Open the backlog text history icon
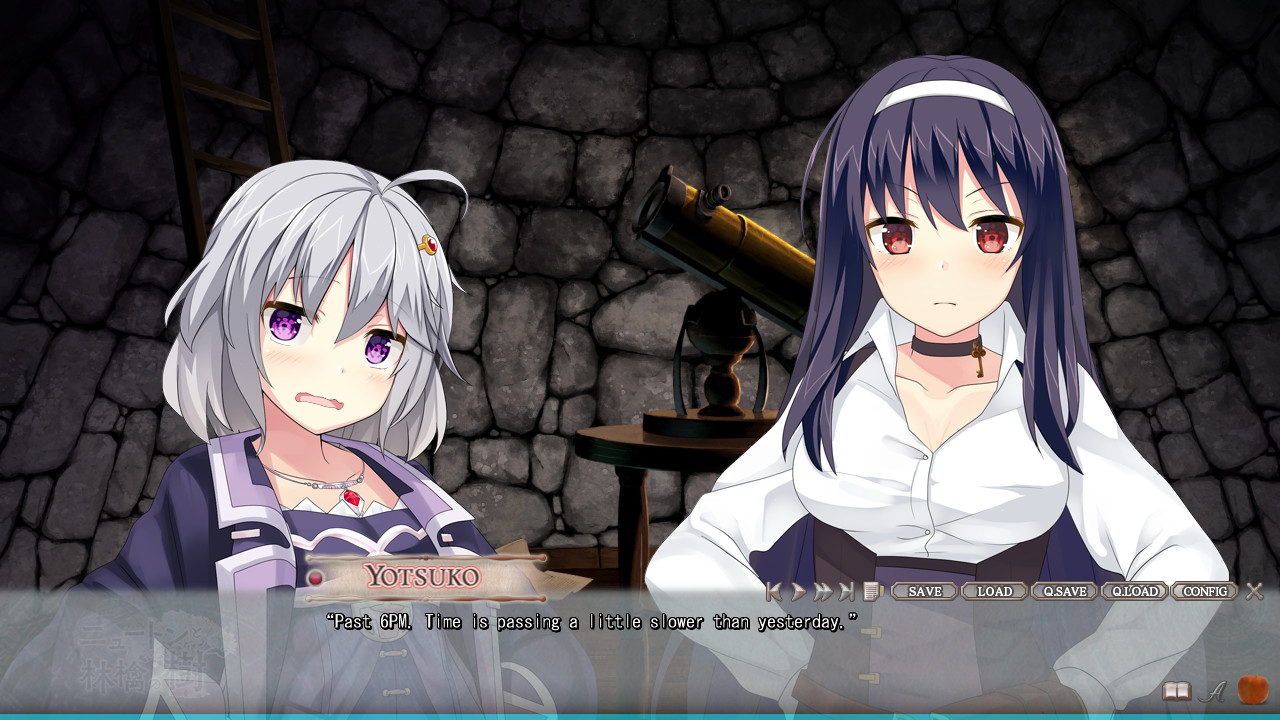 tap(872, 591)
